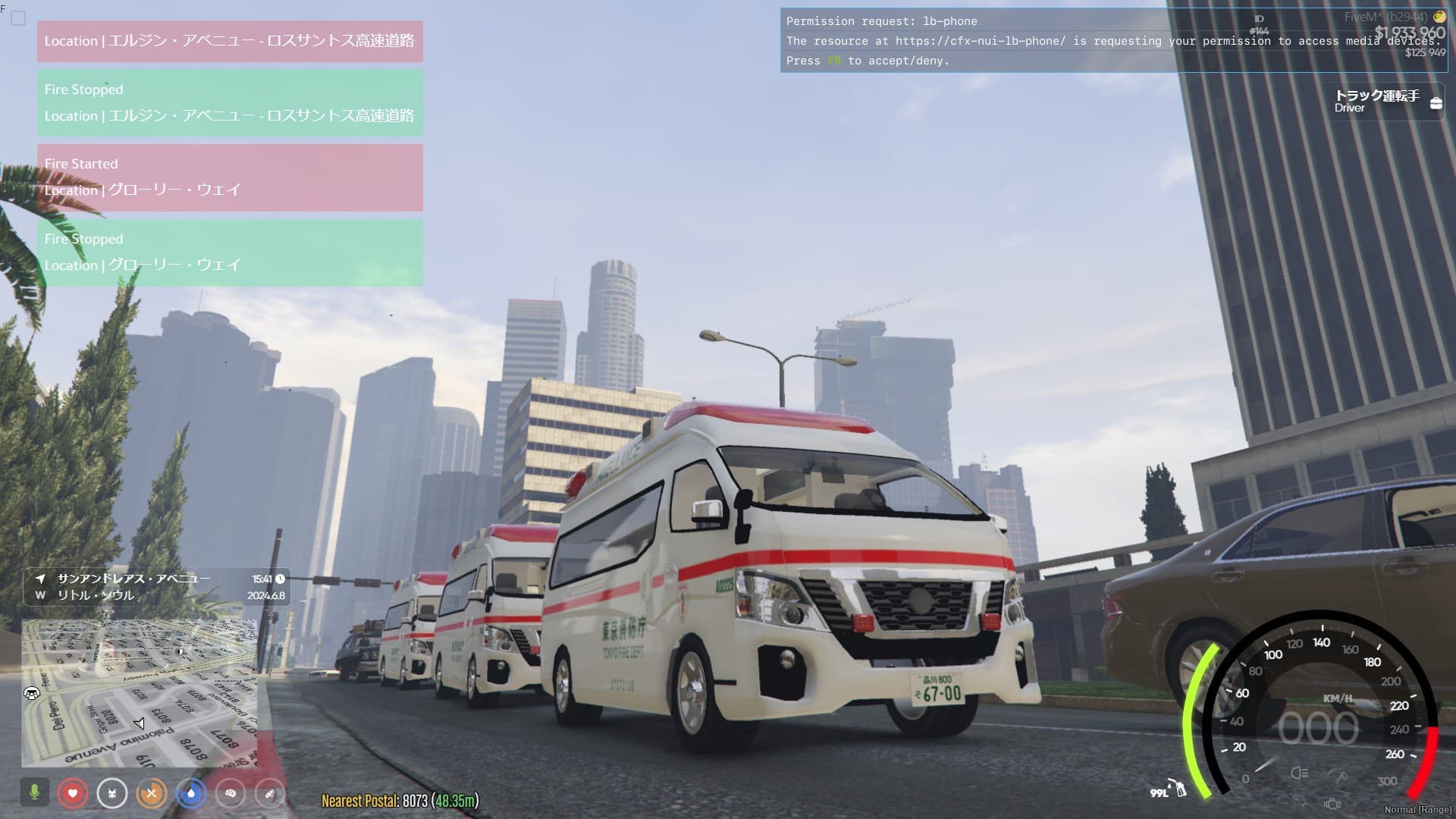Open the truck driver job badge
Viewport: 1456px width, 819px height.
pos(1388,101)
